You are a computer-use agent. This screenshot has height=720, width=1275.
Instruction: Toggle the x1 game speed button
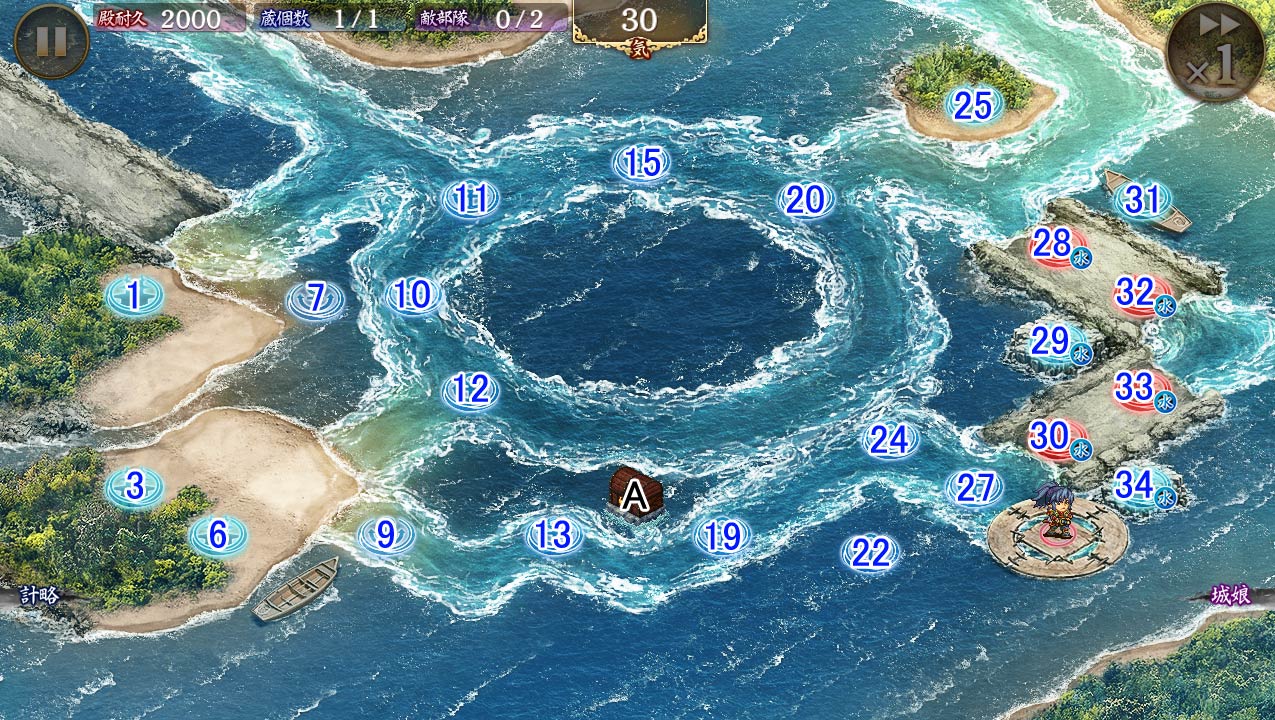coord(1214,52)
